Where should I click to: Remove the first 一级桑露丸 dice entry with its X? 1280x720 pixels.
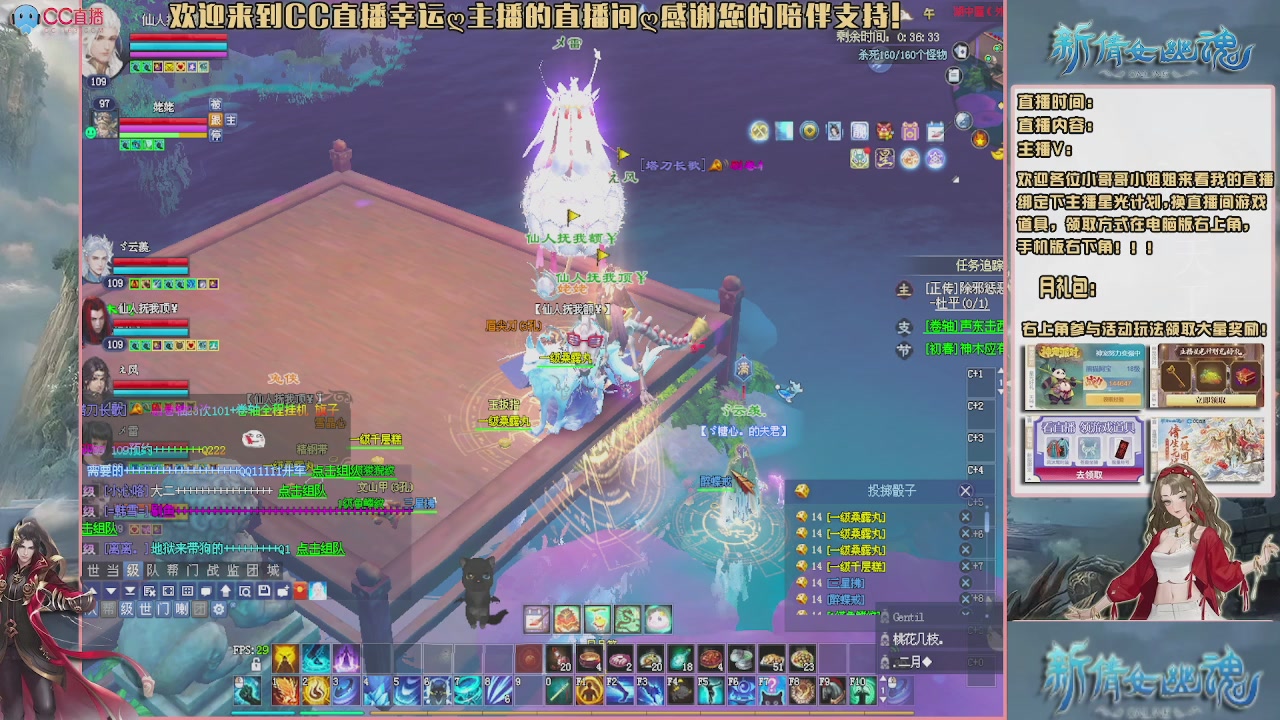(965, 517)
